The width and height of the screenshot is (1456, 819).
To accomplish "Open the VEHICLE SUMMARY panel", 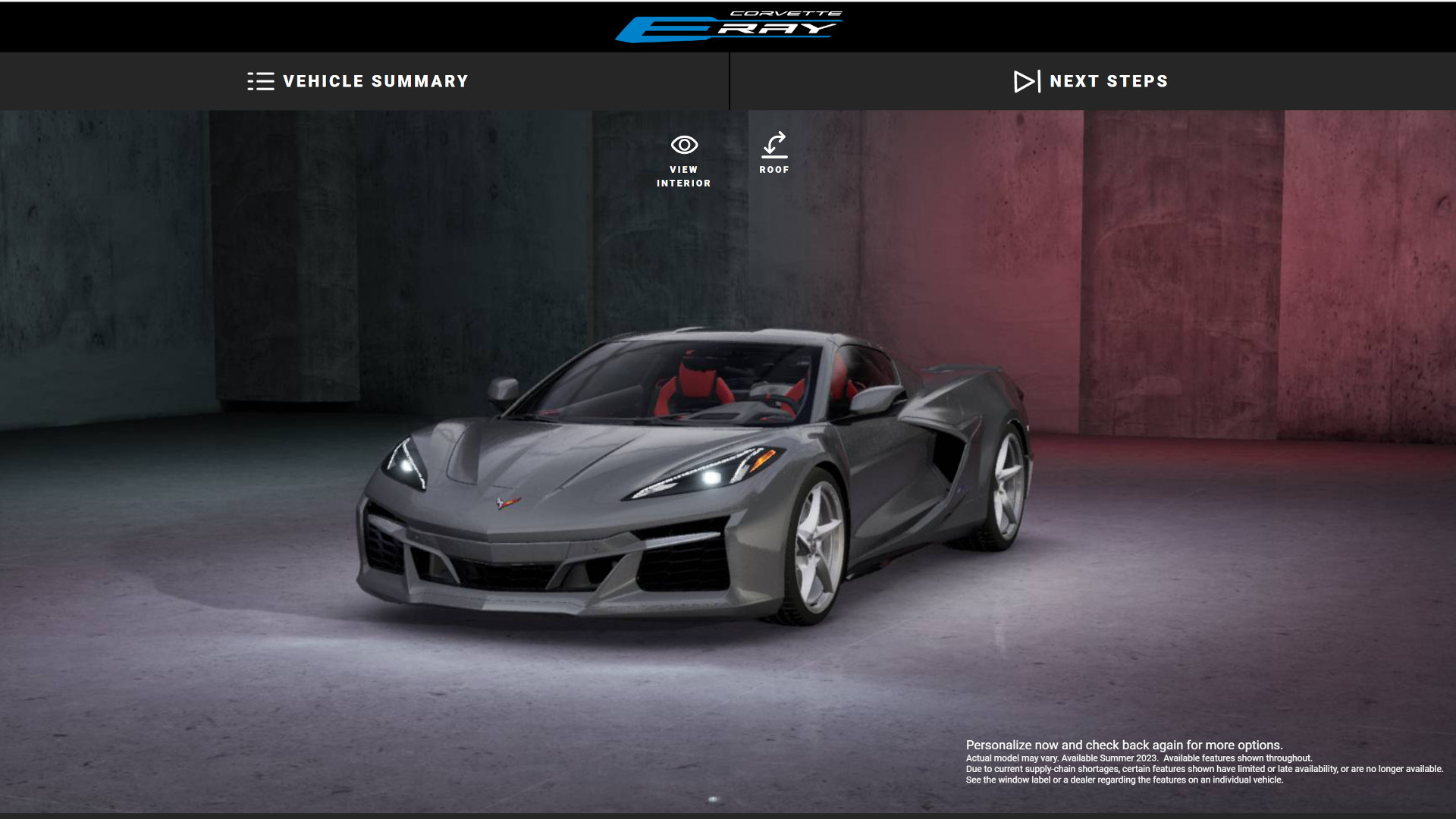I will coord(358,81).
